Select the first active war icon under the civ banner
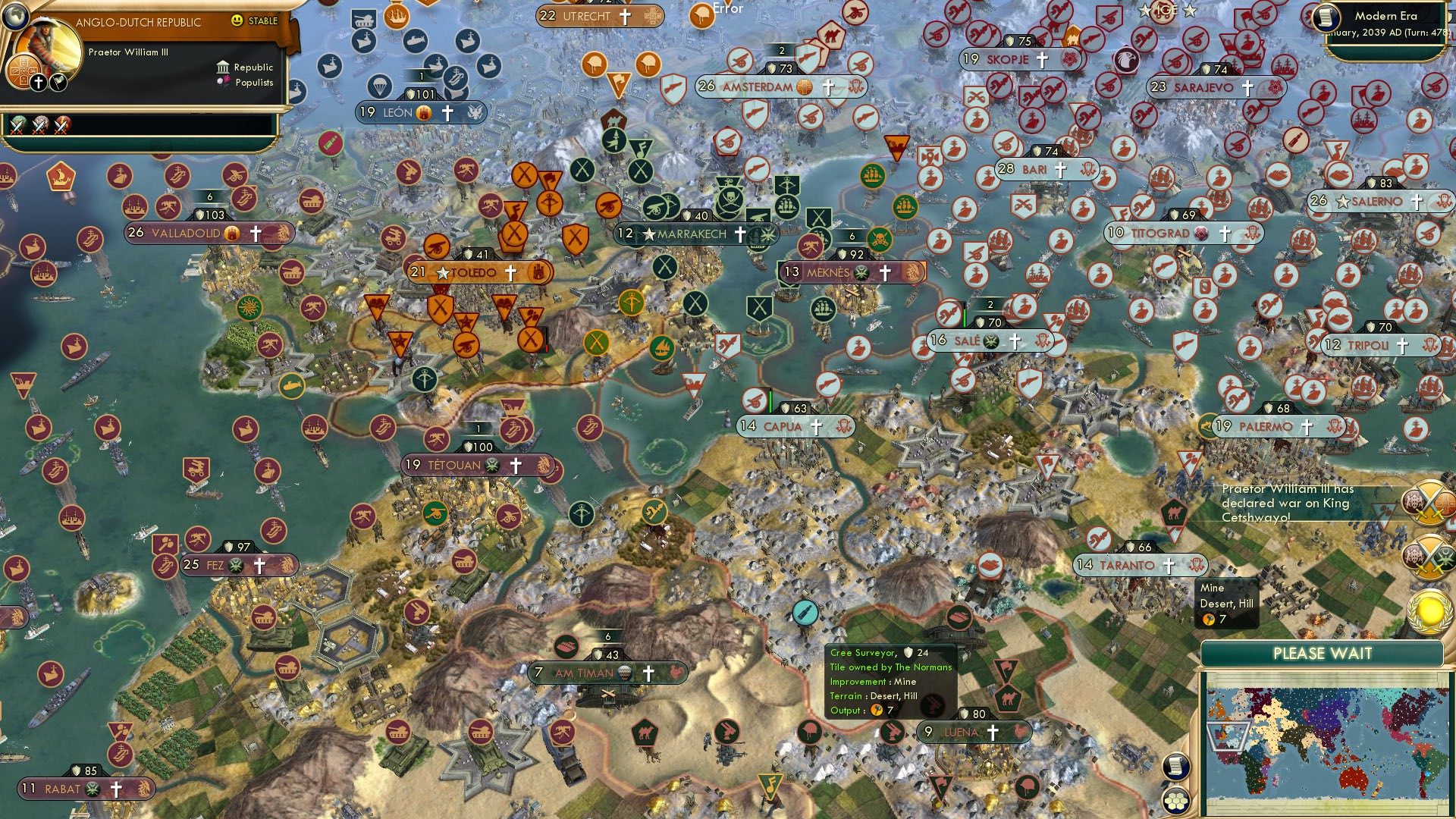This screenshot has width=1456, height=819. coord(17,125)
